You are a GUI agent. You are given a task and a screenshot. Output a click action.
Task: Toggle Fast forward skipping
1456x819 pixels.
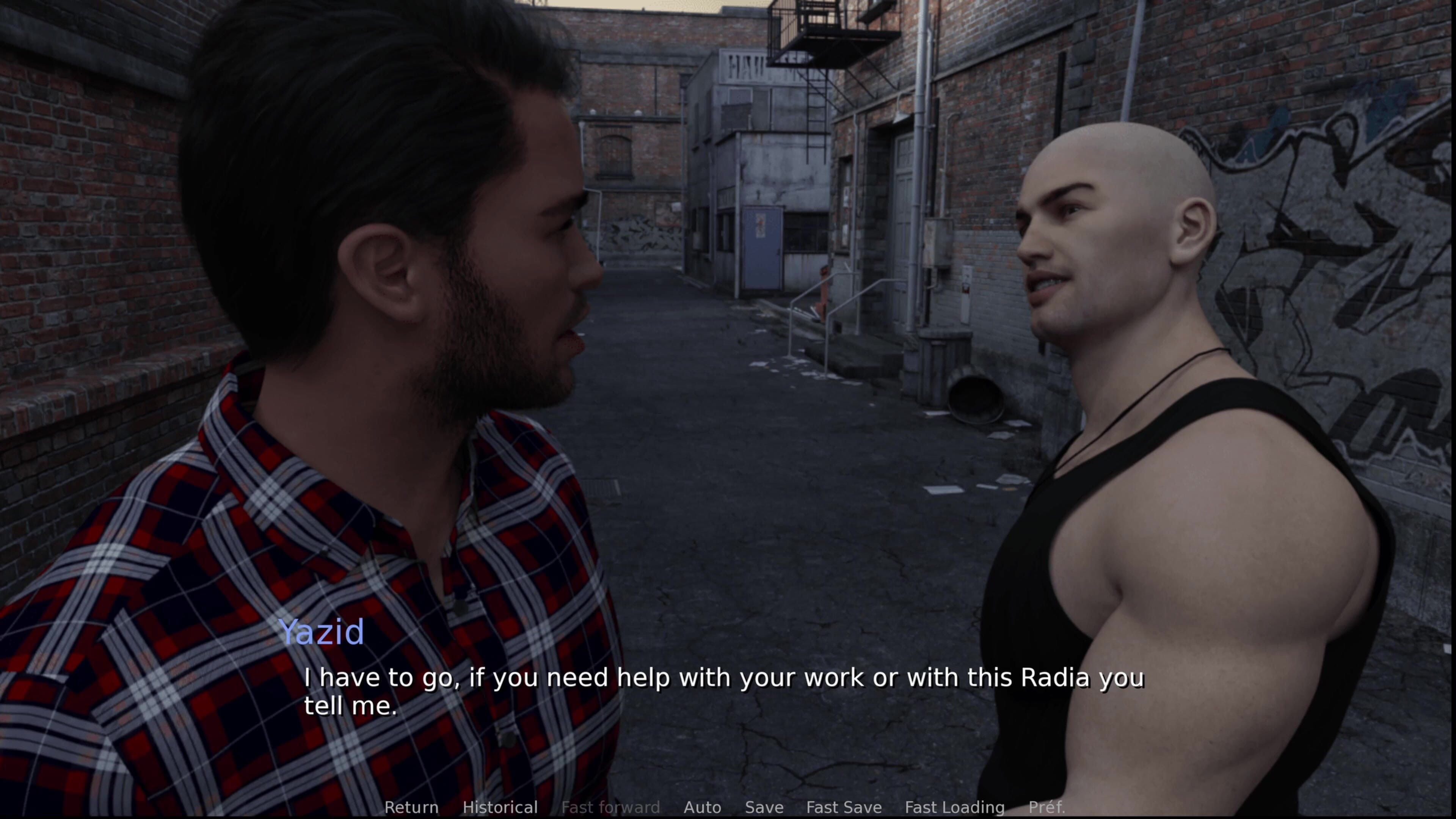pyautogui.click(x=610, y=807)
